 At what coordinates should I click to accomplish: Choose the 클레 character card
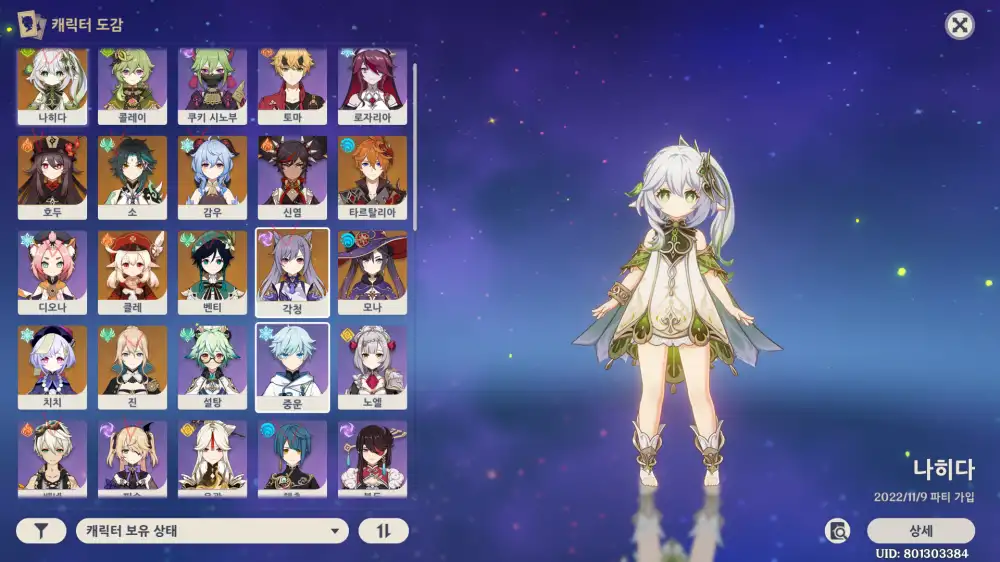[x=133, y=272]
